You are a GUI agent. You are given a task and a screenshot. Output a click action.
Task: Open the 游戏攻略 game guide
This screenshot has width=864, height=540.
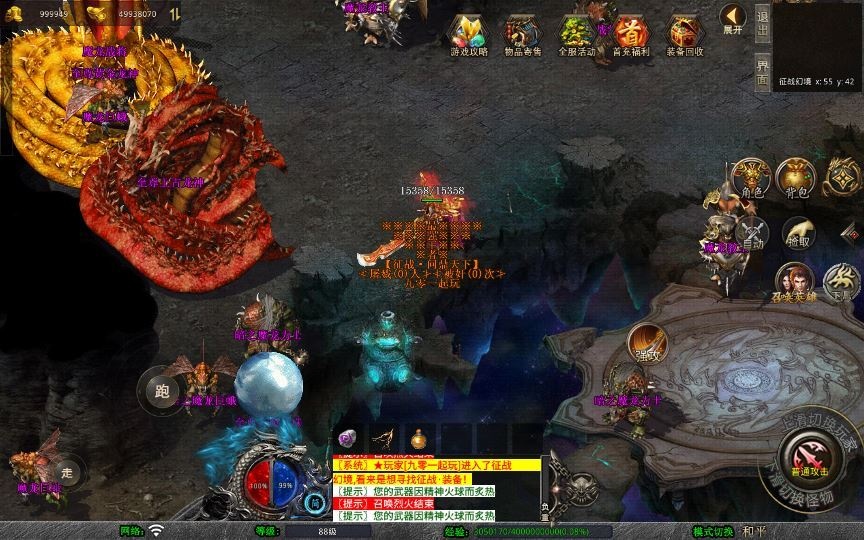point(469,36)
